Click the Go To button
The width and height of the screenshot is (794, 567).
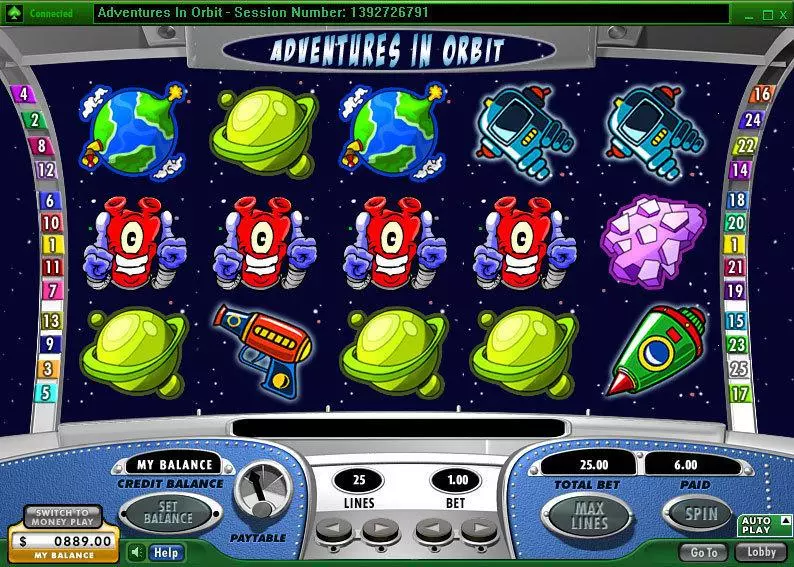point(703,552)
